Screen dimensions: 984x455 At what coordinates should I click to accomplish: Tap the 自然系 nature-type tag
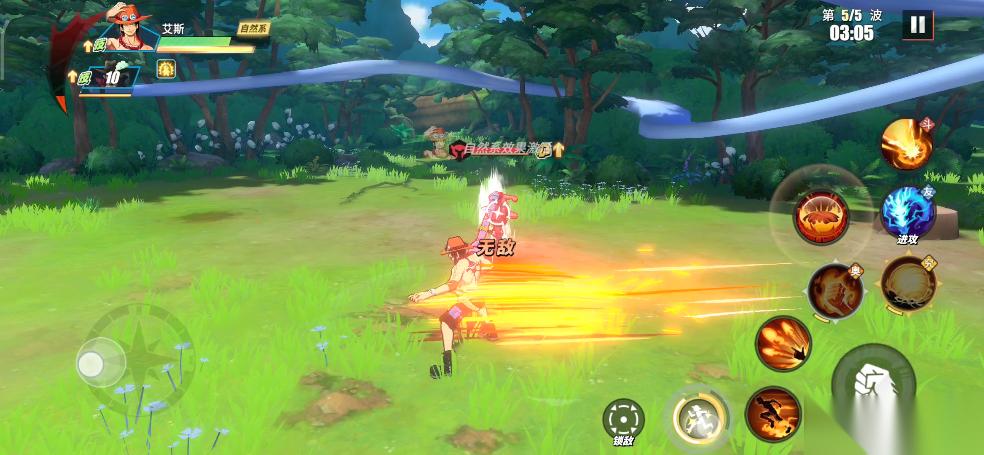coord(254,30)
